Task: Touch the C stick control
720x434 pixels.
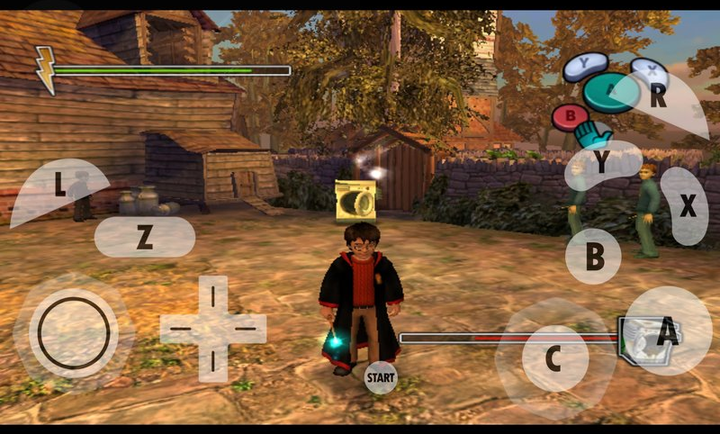Action: click(x=554, y=357)
